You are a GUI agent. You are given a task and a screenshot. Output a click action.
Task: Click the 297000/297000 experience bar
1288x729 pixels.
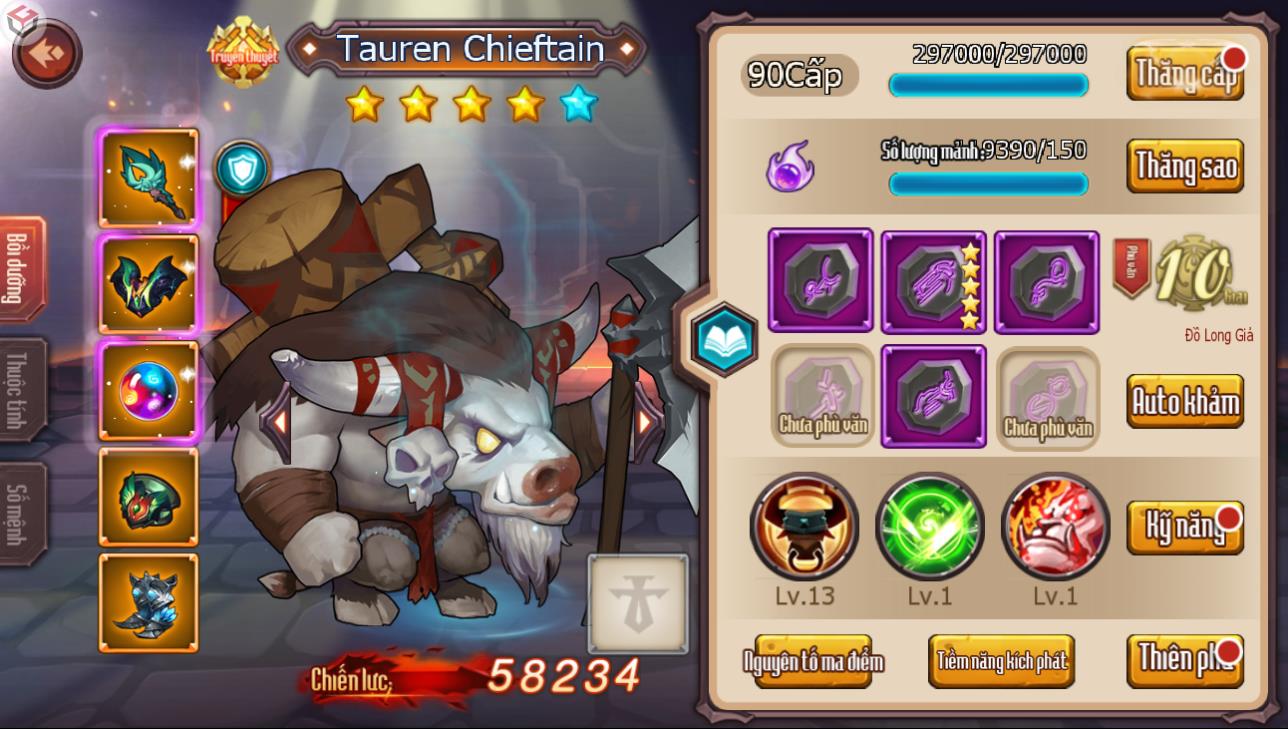pyautogui.click(x=988, y=85)
